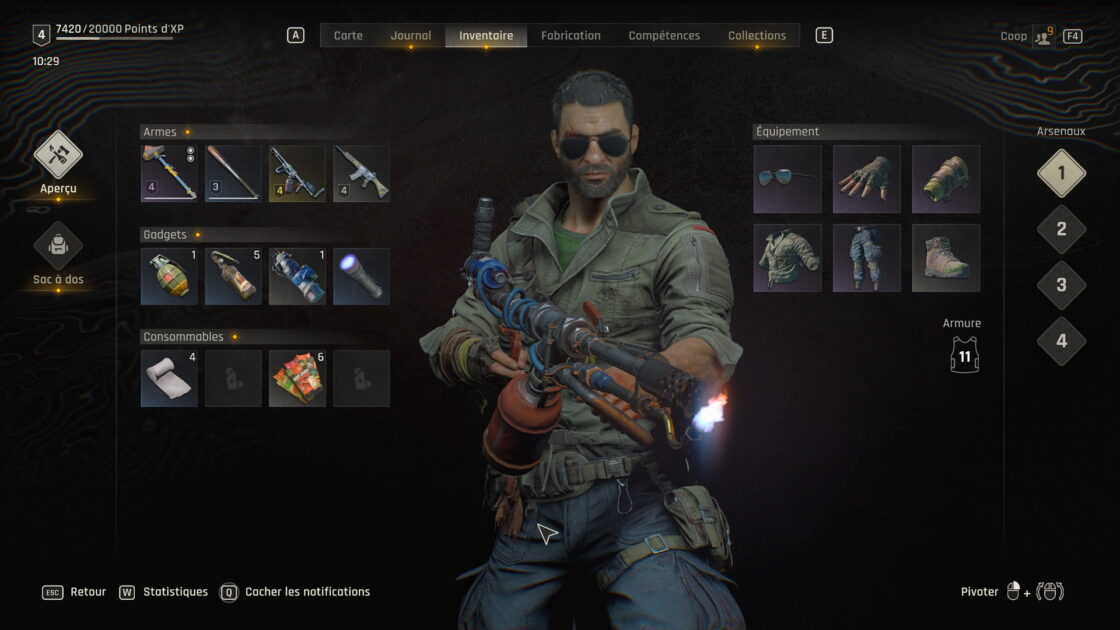Screen dimensions: 1120x630
Task: Open the Sac à dos section
Action: (58, 247)
